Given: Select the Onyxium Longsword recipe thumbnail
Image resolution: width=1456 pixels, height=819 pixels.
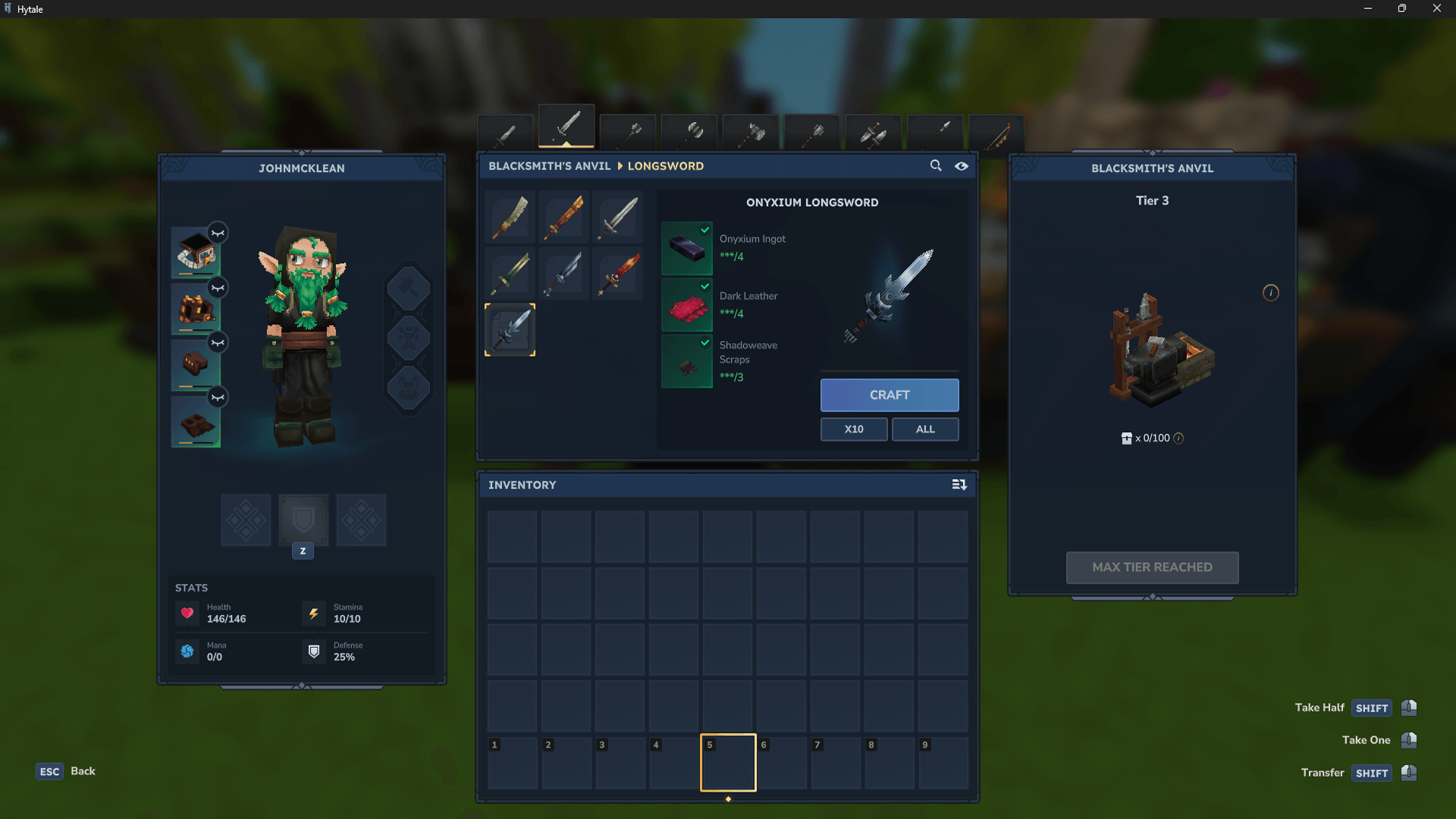Looking at the screenshot, I should click(510, 329).
